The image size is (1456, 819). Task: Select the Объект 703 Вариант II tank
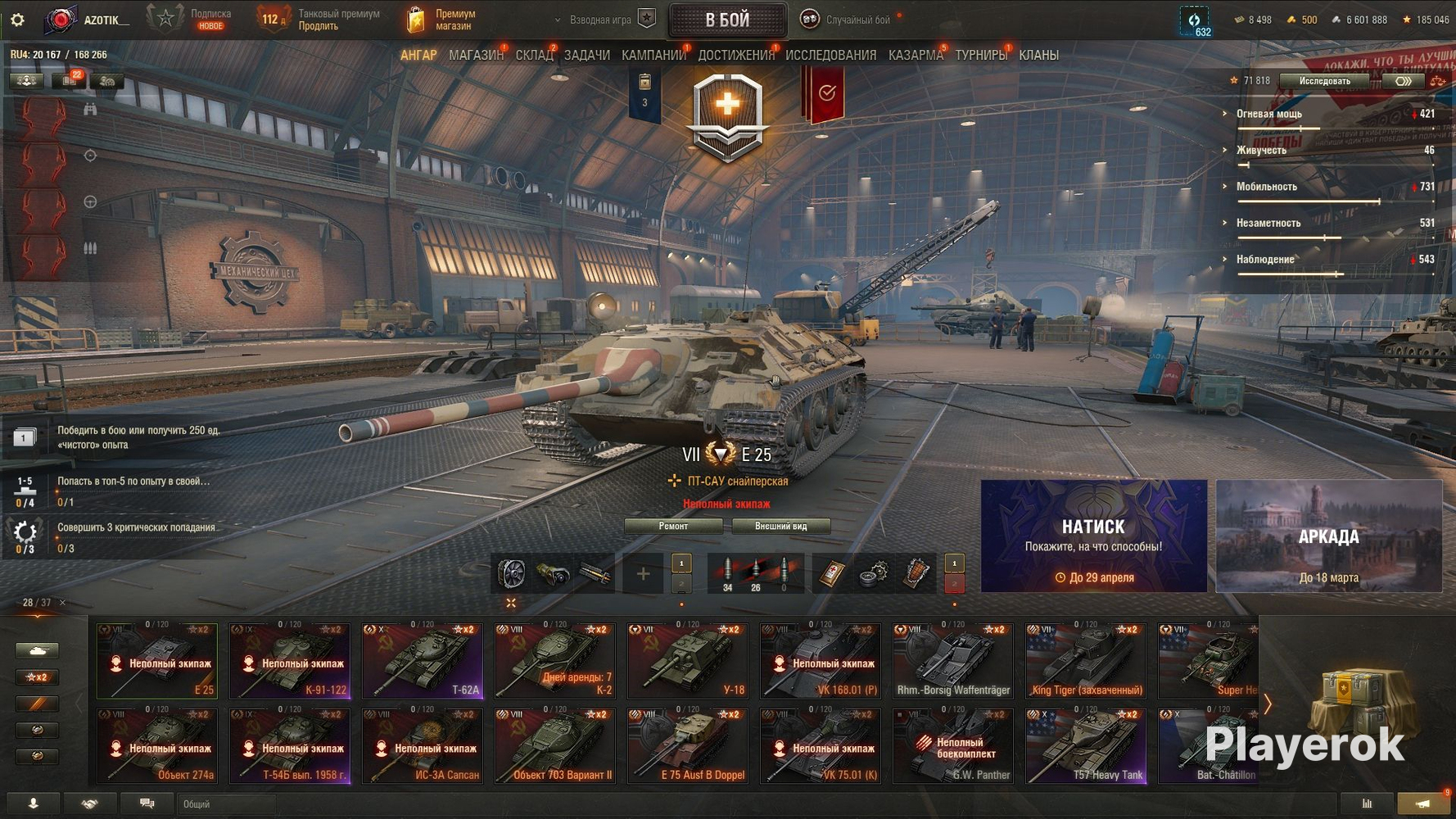555,745
